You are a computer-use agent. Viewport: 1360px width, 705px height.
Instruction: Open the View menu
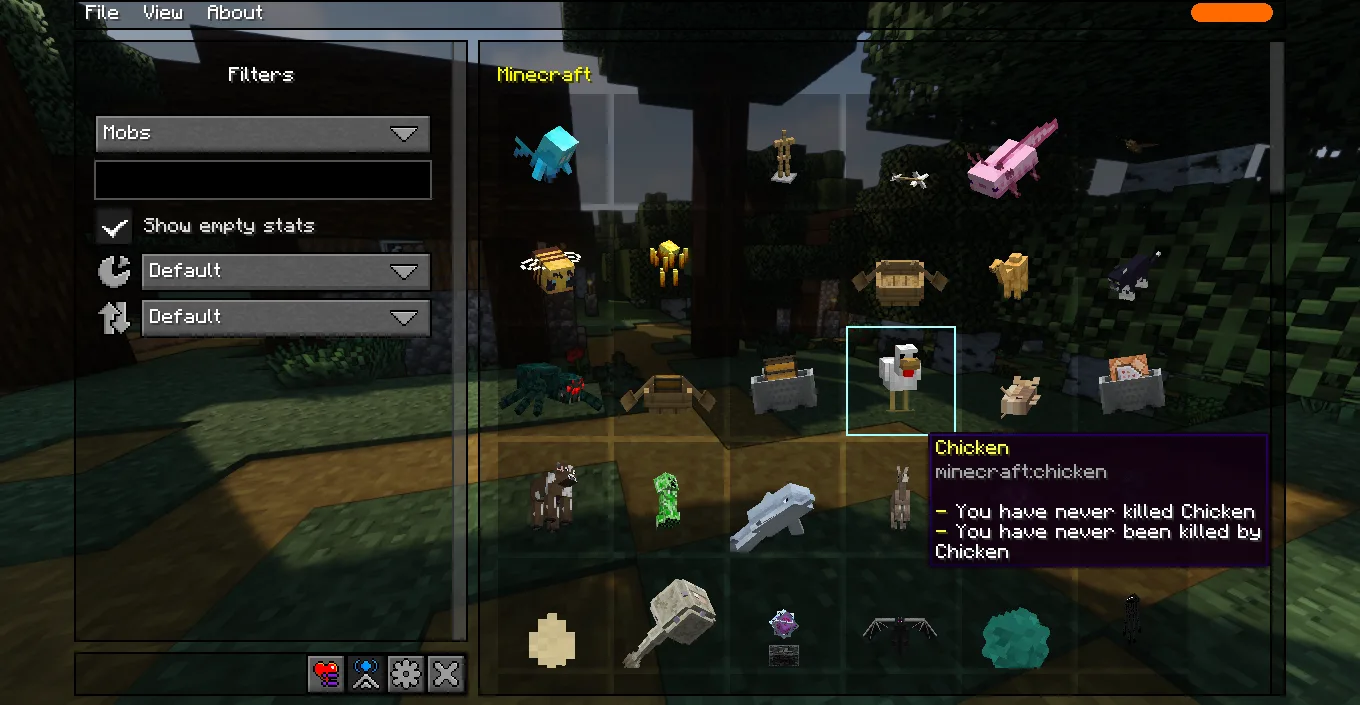coord(162,13)
